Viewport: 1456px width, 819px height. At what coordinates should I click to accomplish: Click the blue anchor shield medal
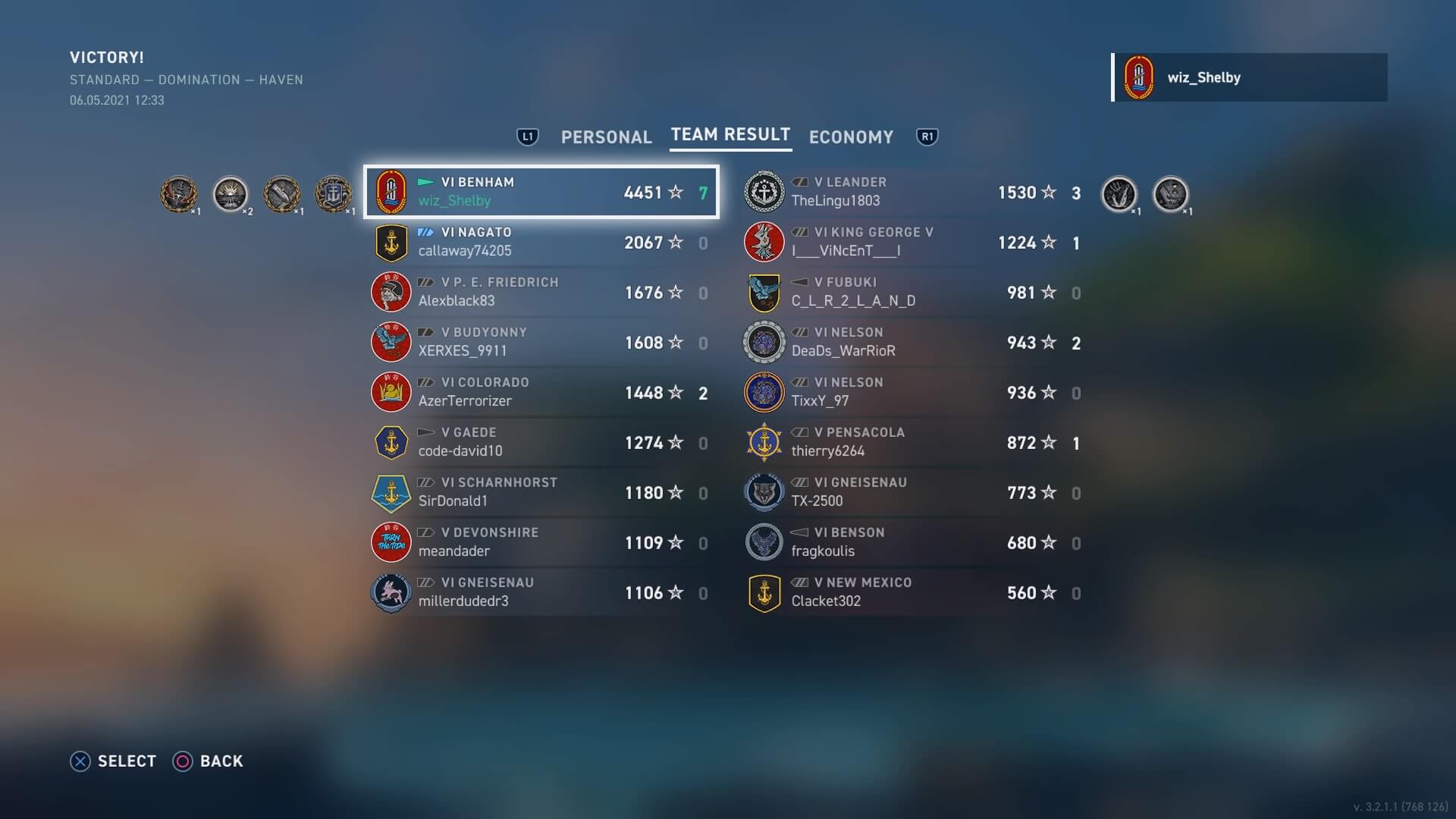click(x=334, y=193)
